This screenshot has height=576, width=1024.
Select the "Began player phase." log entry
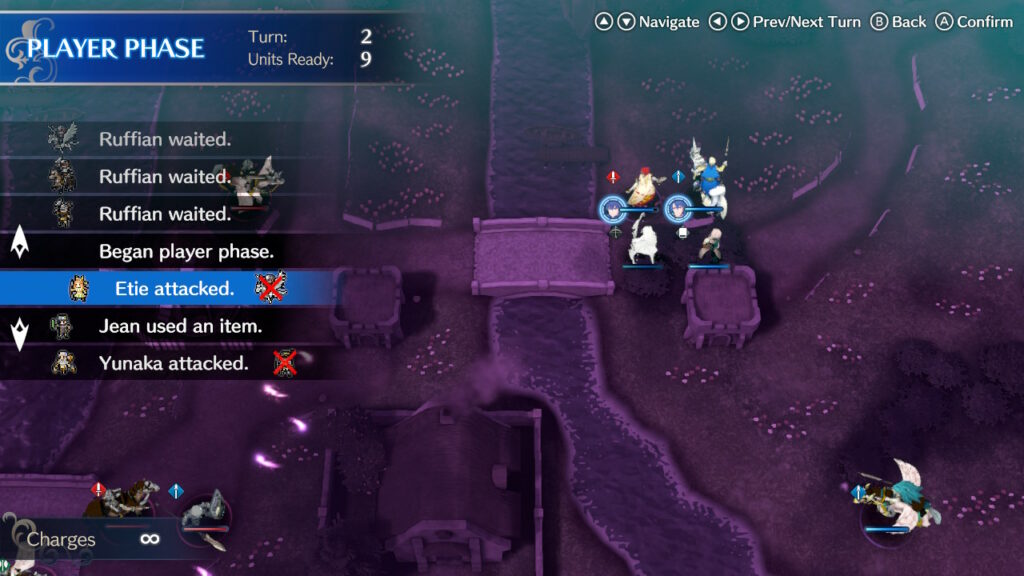tap(185, 251)
